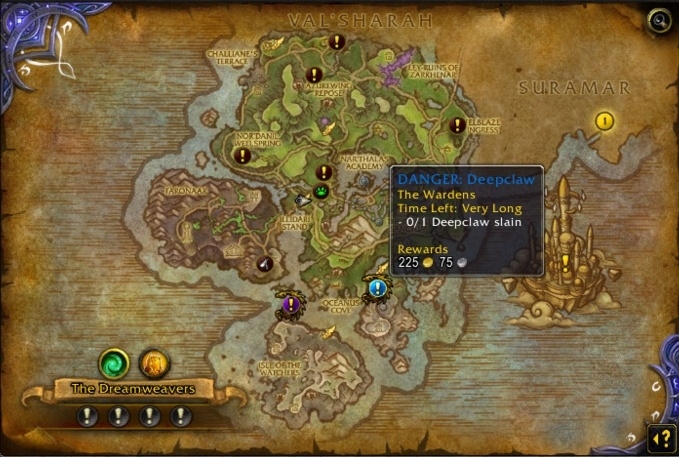Click the magnifying glass map filter button
The width and height of the screenshot is (679, 457).
[658, 19]
